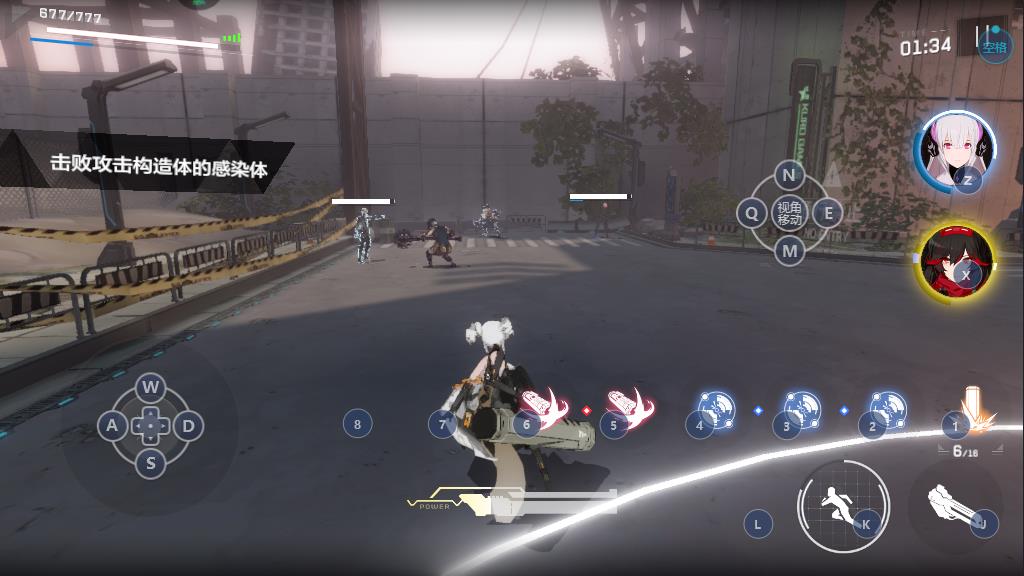The height and width of the screenshot is (576, 1024).
Task: Click the virtual movement joystick
Action: coord(150,426)
